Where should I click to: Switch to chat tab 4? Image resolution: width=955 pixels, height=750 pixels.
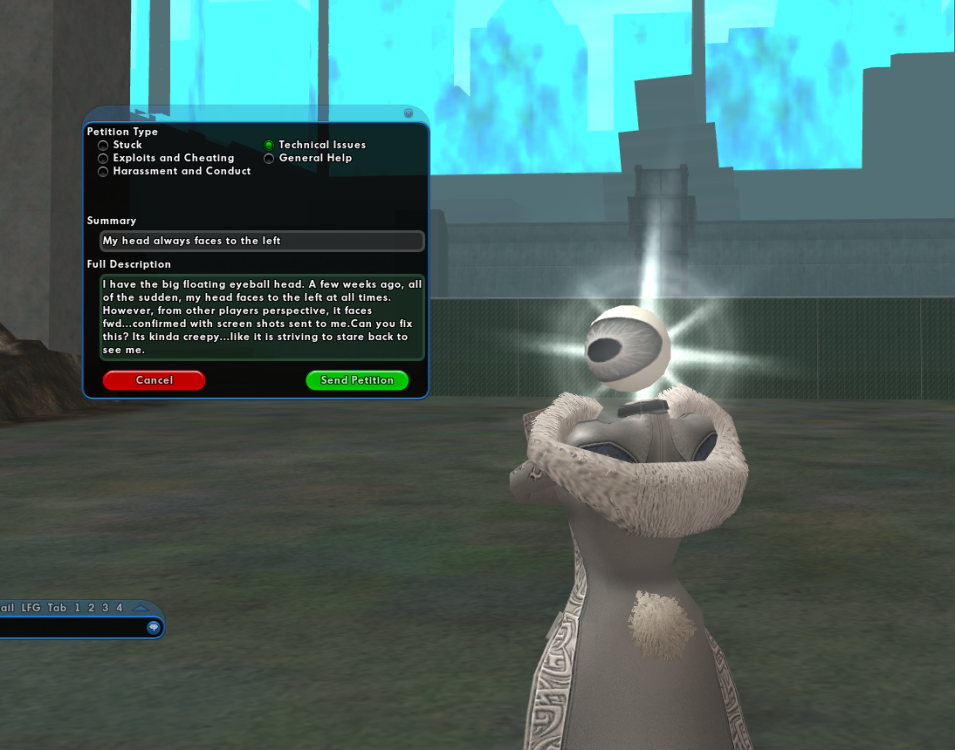(x=119, y=608)
